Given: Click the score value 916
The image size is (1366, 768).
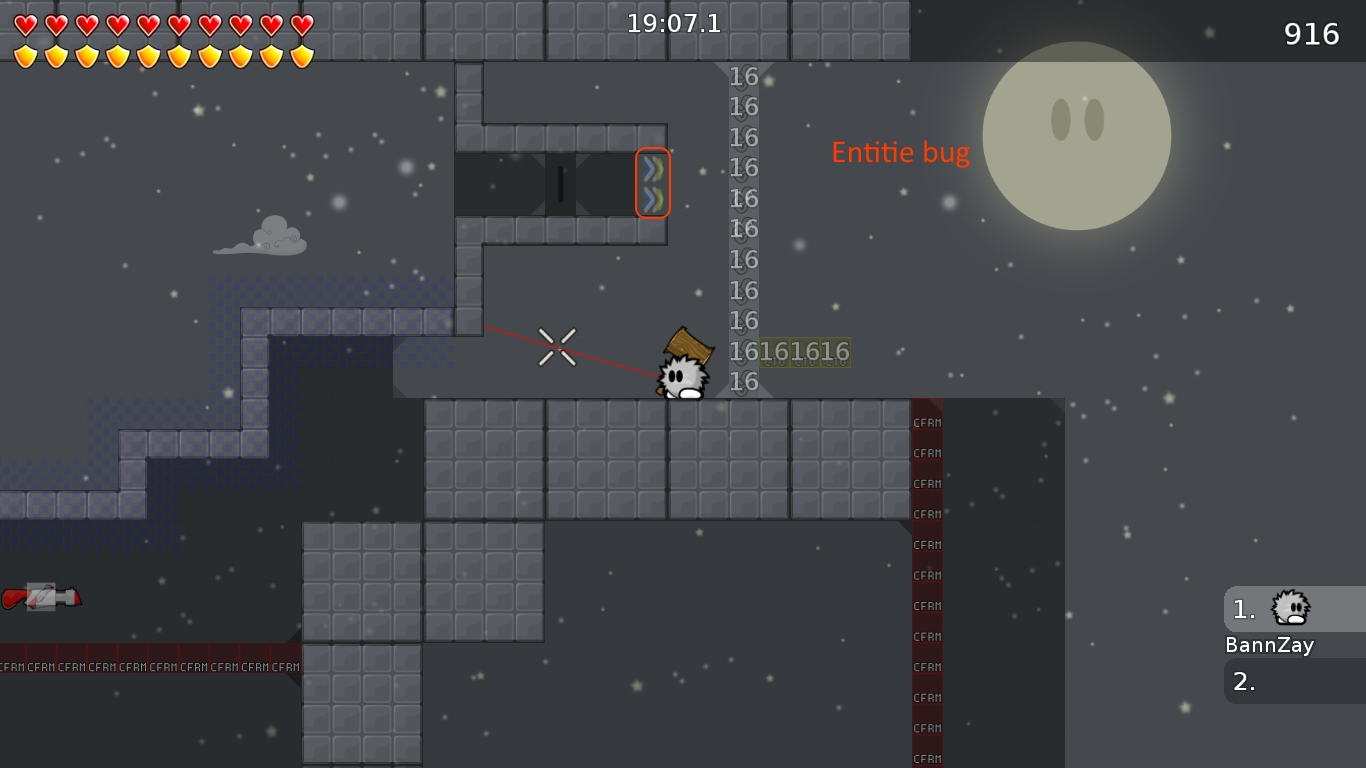Looking at the screenshot, I should [1312, 33].
